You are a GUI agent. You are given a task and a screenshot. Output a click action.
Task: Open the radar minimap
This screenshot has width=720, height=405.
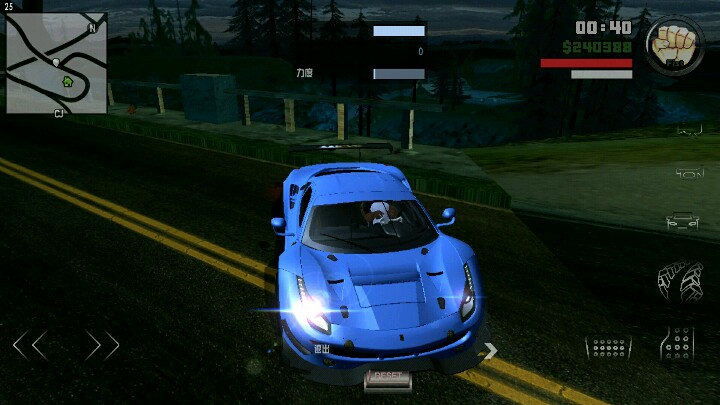[56, 62]
